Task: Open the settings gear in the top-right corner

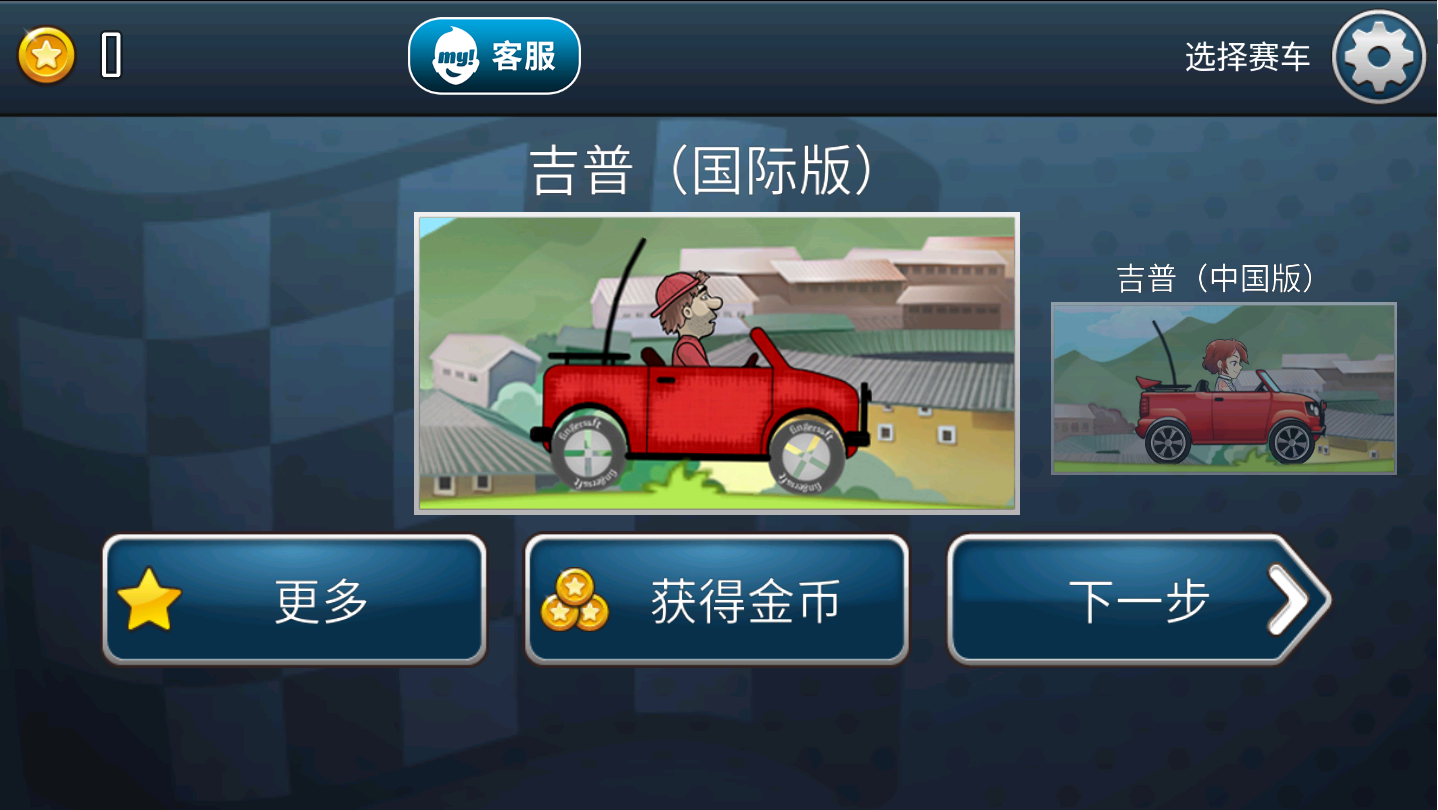Action: [1378, 56]
